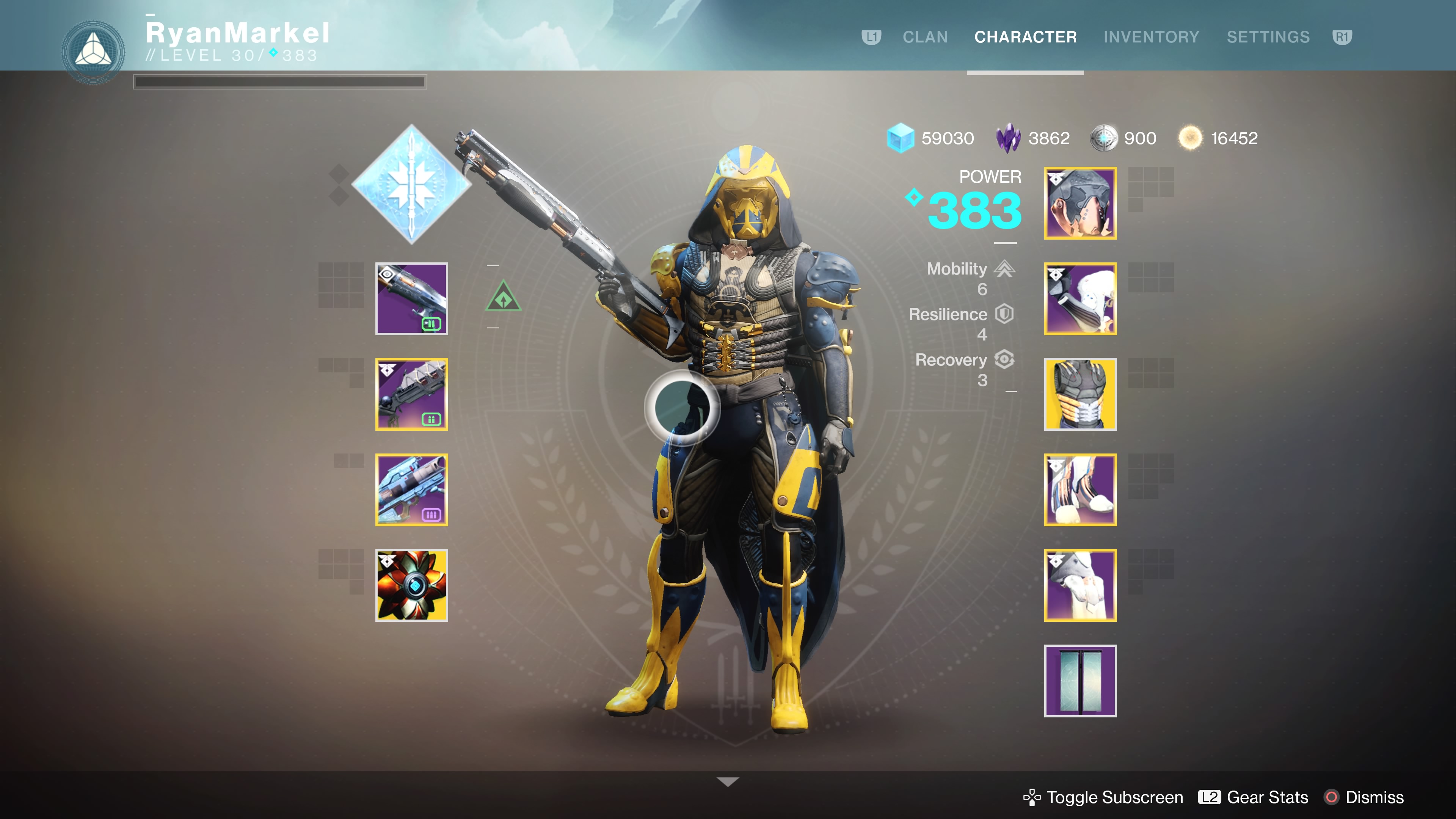Click the Glimmer currency icon
This screenshot has height=819, width=1456.
(x=901, y=138)
